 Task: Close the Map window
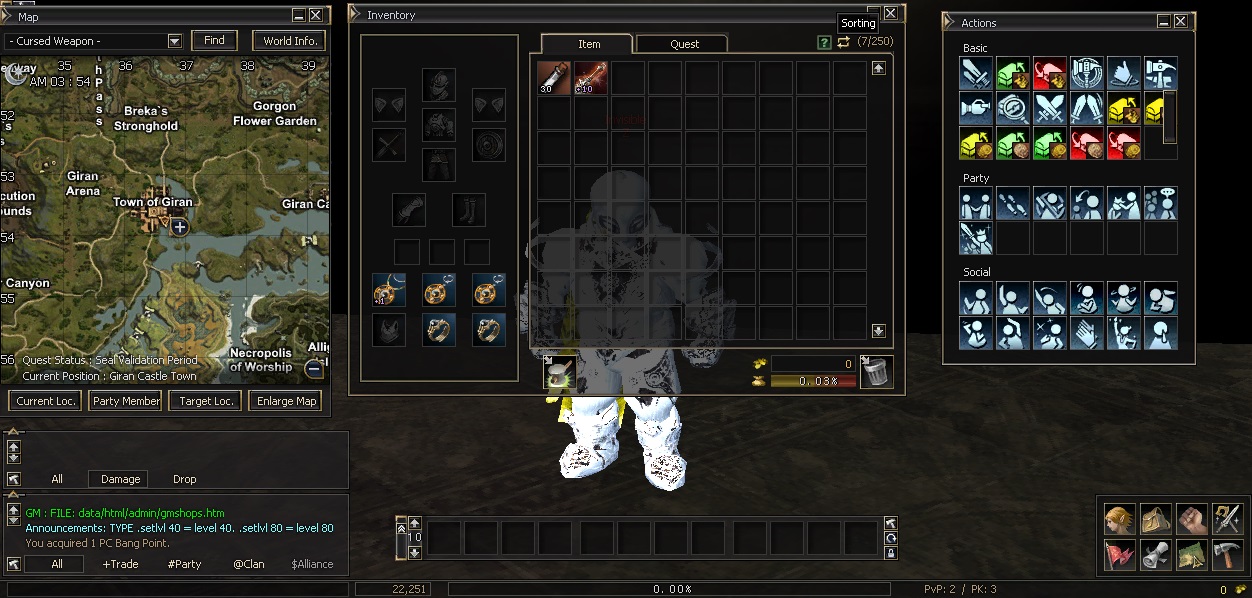click(316, 15)
